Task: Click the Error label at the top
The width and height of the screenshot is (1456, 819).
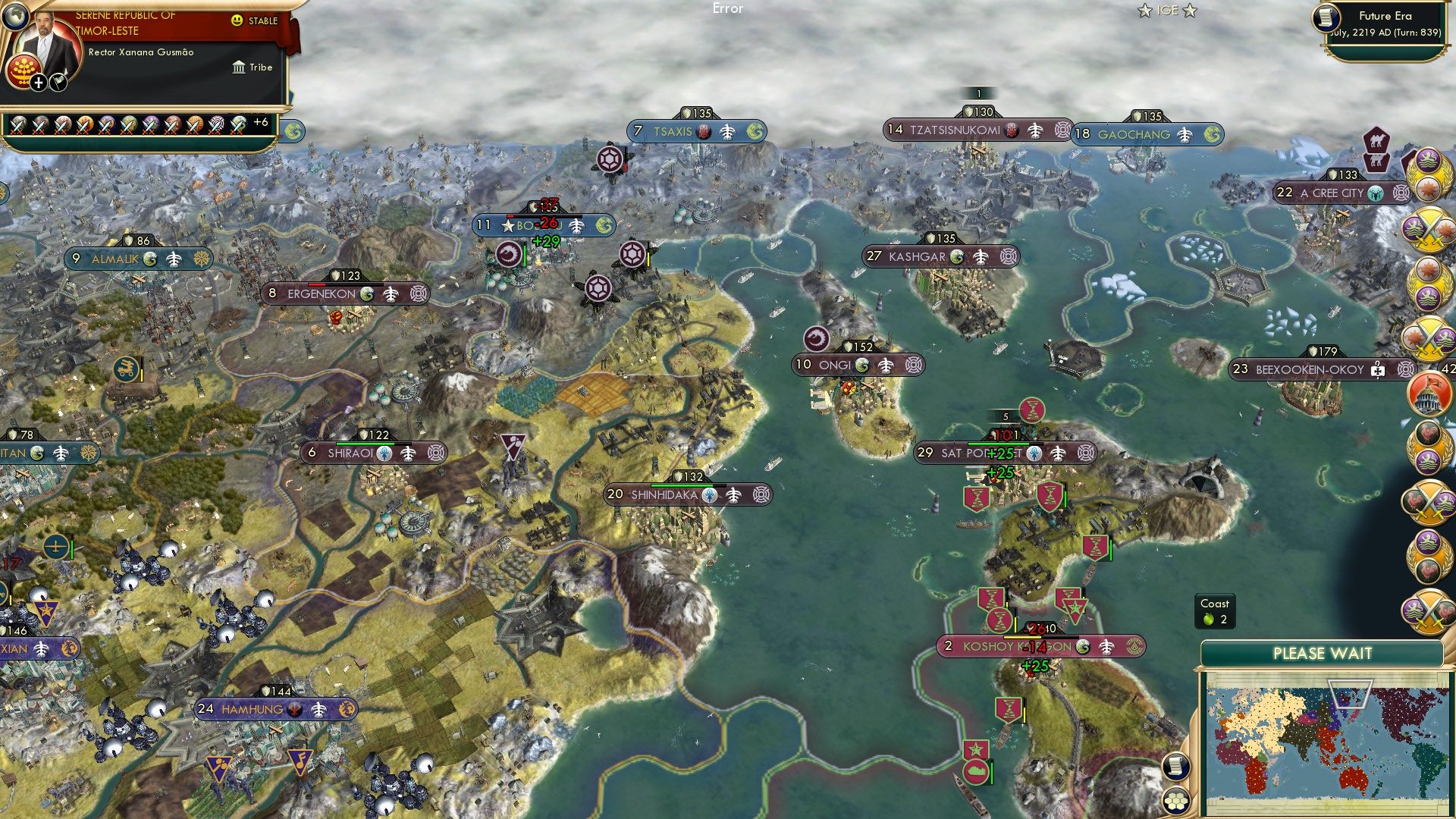Action: point(729,9)
